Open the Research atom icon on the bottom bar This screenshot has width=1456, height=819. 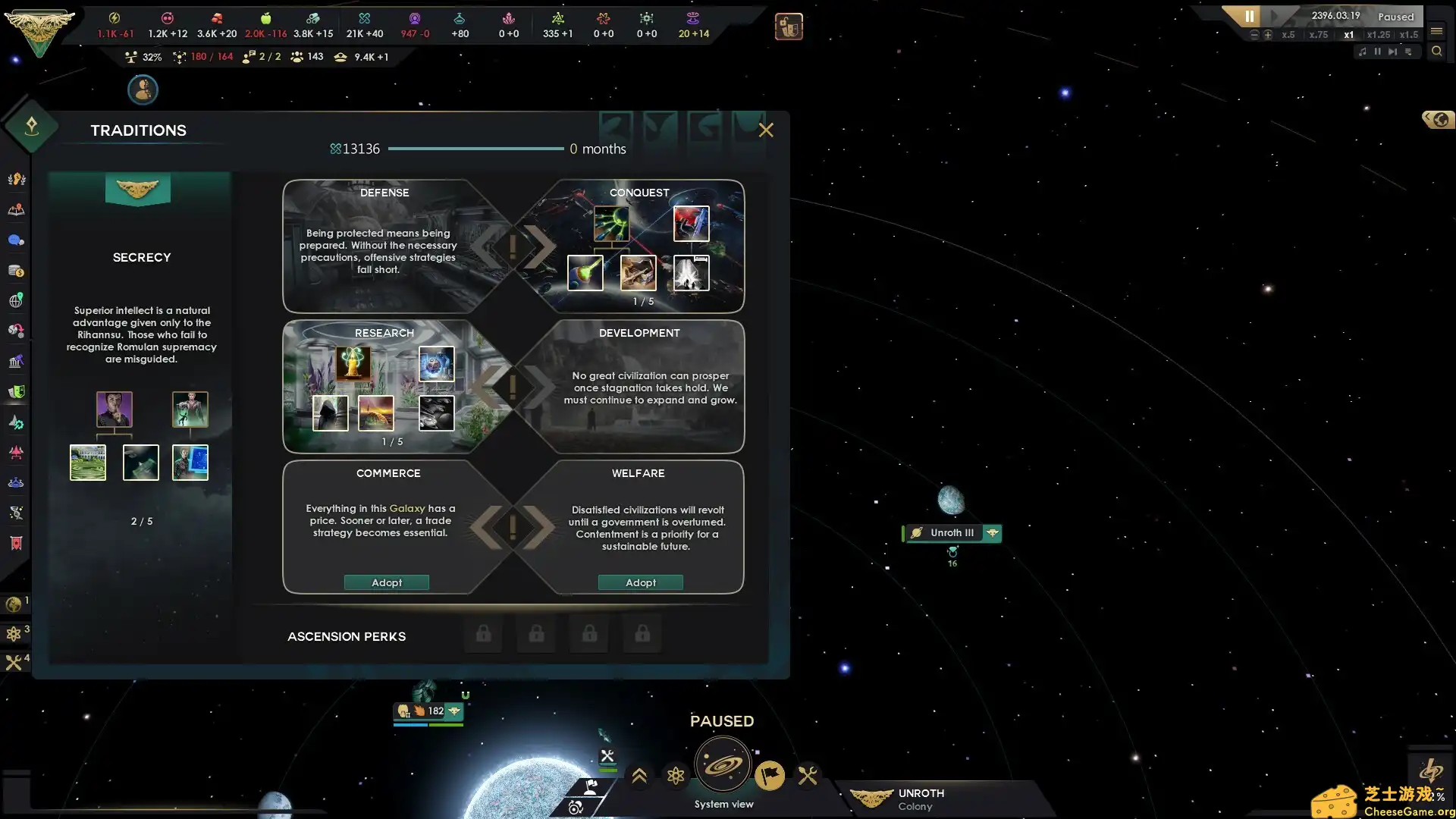pyautogui.click(x=676, y=777)
